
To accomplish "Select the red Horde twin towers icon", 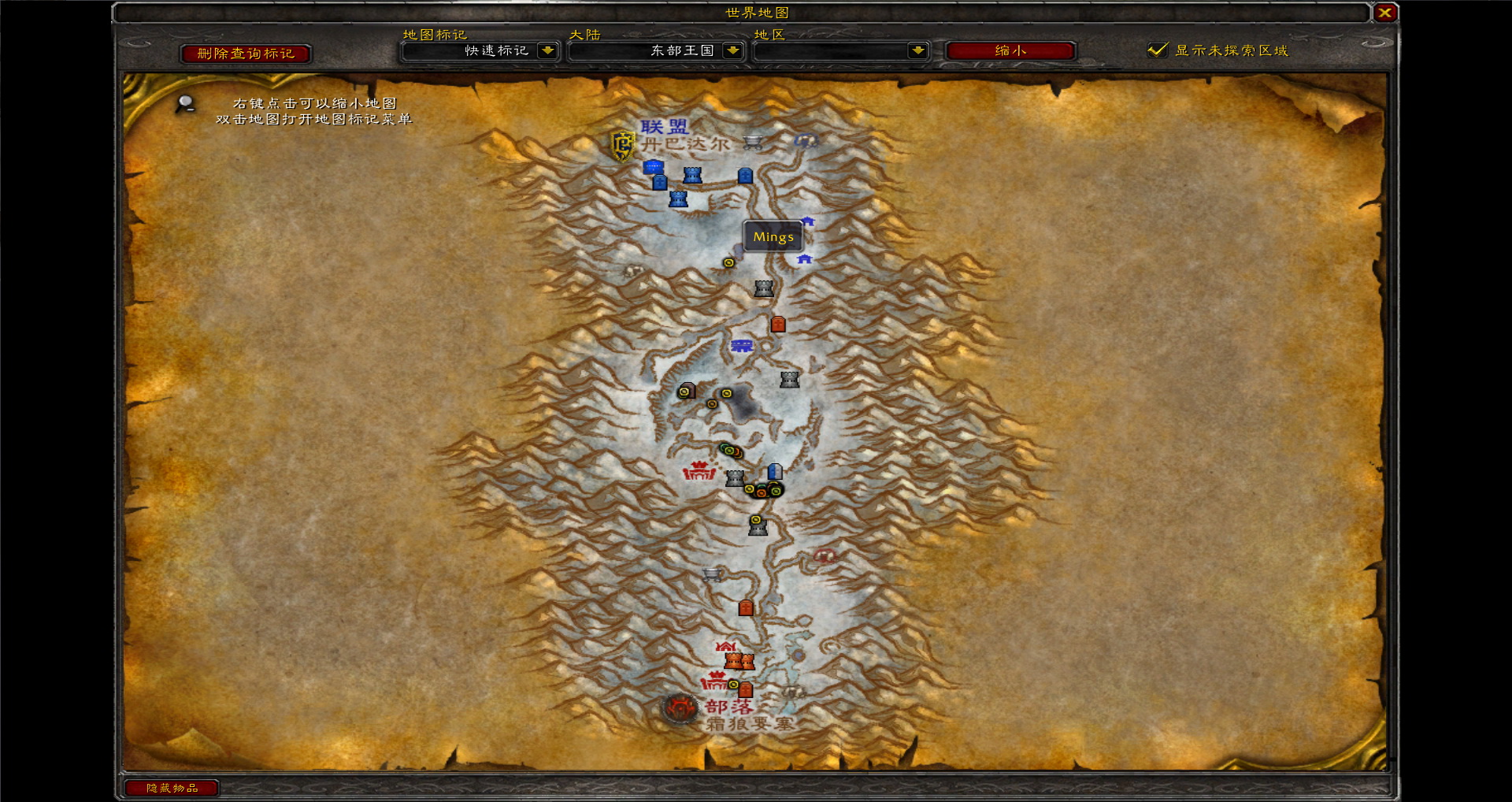I will (739, 662).
